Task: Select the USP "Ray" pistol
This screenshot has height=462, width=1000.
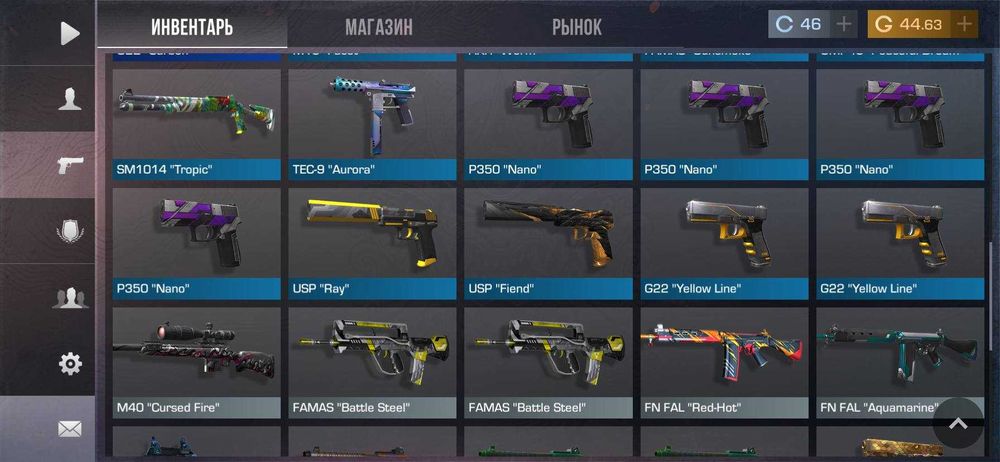Action: (x=372, y=242)
